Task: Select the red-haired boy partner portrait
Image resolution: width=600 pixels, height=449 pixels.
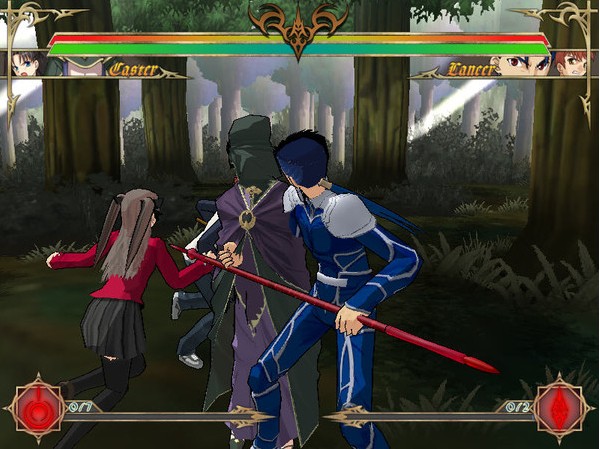Action: point(570,64)
